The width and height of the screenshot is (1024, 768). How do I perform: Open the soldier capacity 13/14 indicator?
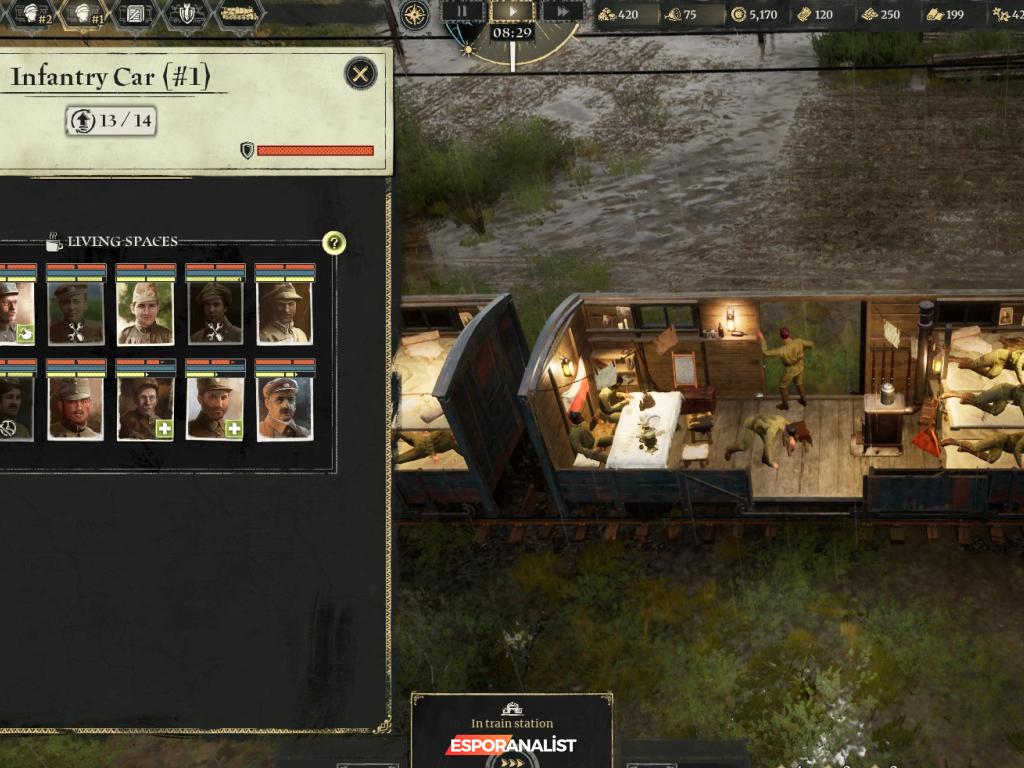(111, 121)
